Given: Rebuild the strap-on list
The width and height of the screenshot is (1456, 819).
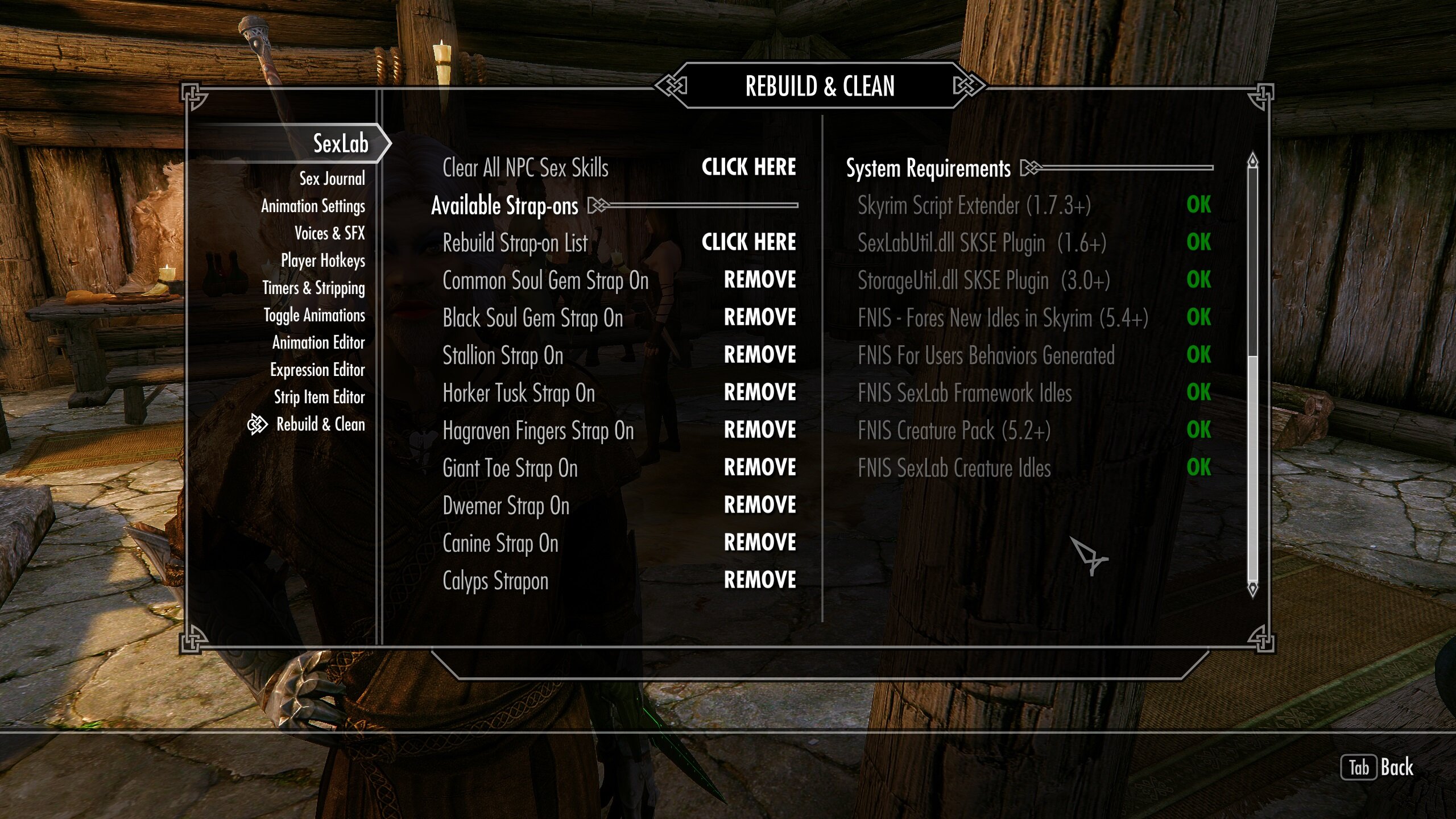Looking at the screenshot, I should [748, 242].
